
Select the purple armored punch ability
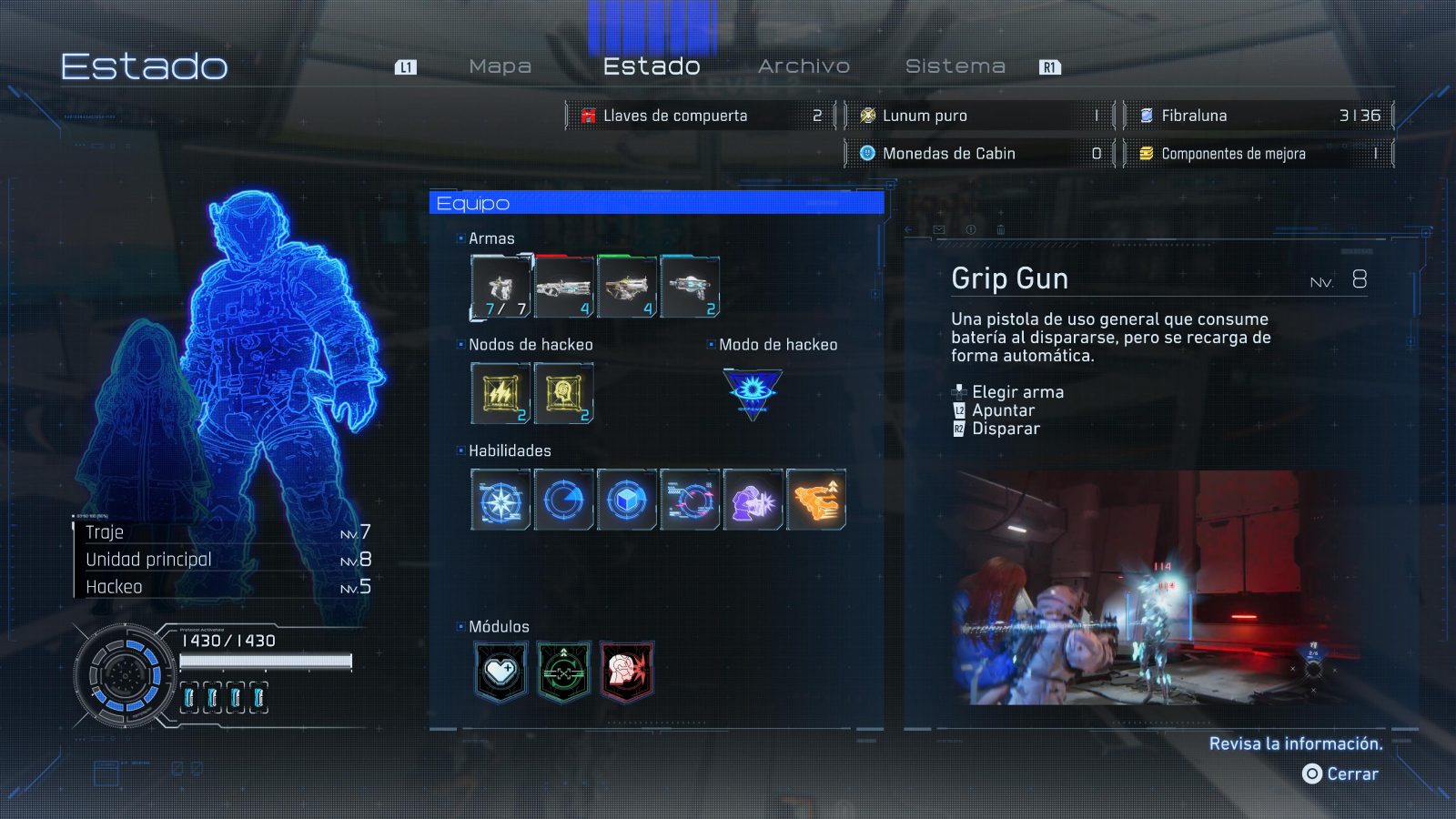tap(753, 500)
